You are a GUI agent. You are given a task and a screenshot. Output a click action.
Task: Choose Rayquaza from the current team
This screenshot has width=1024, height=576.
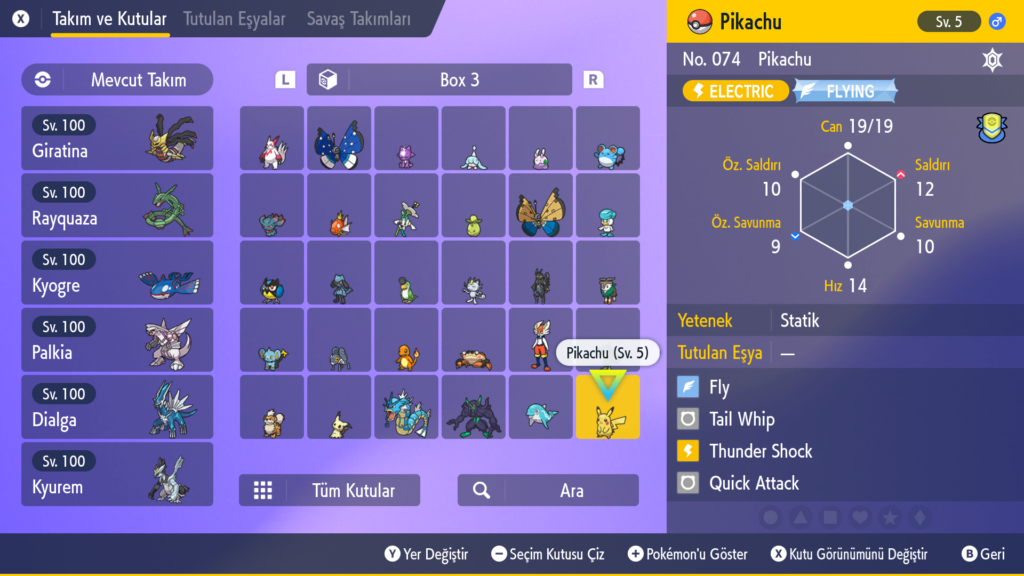coord(117,206)
